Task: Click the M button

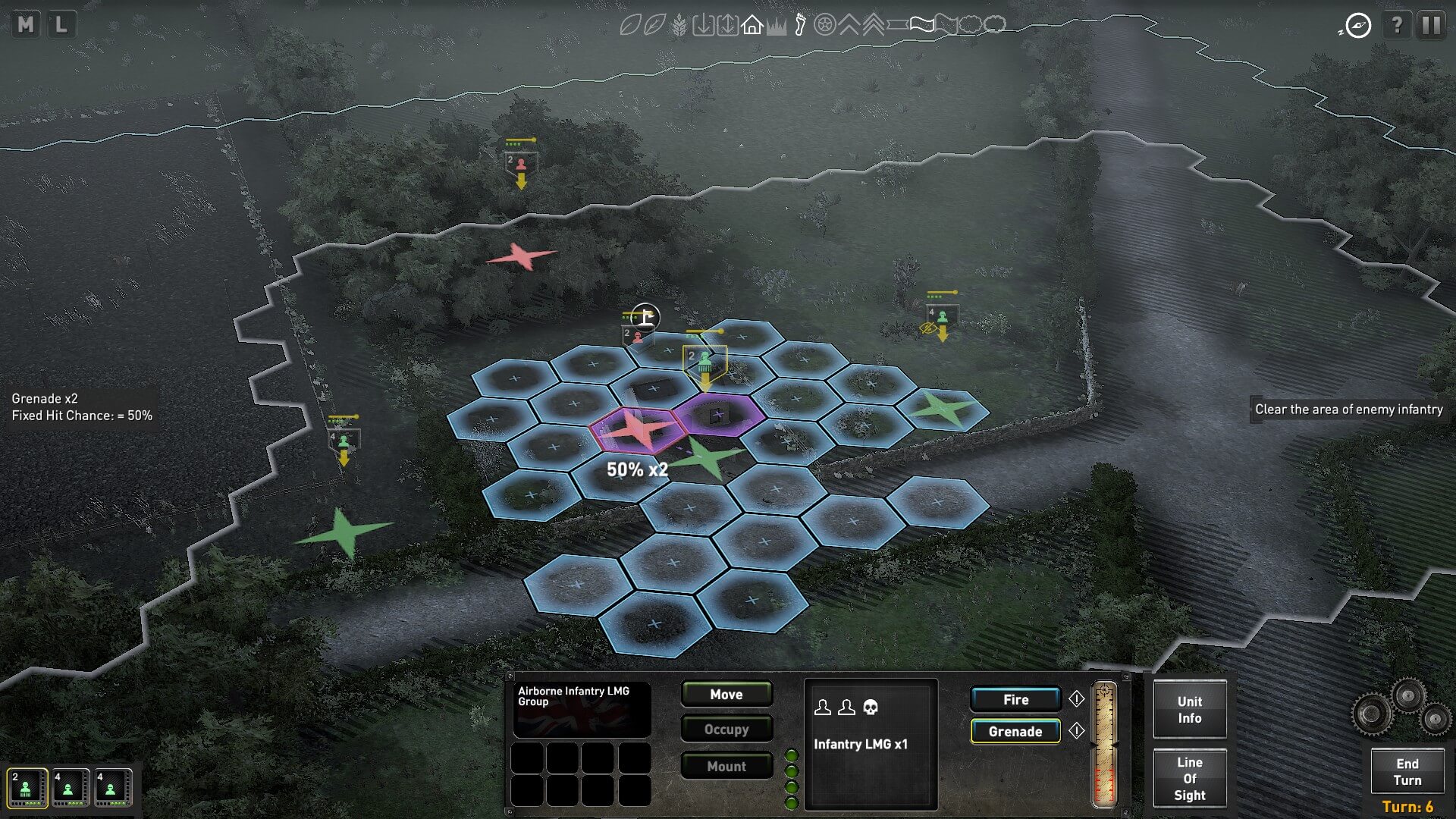Action: 26,24
